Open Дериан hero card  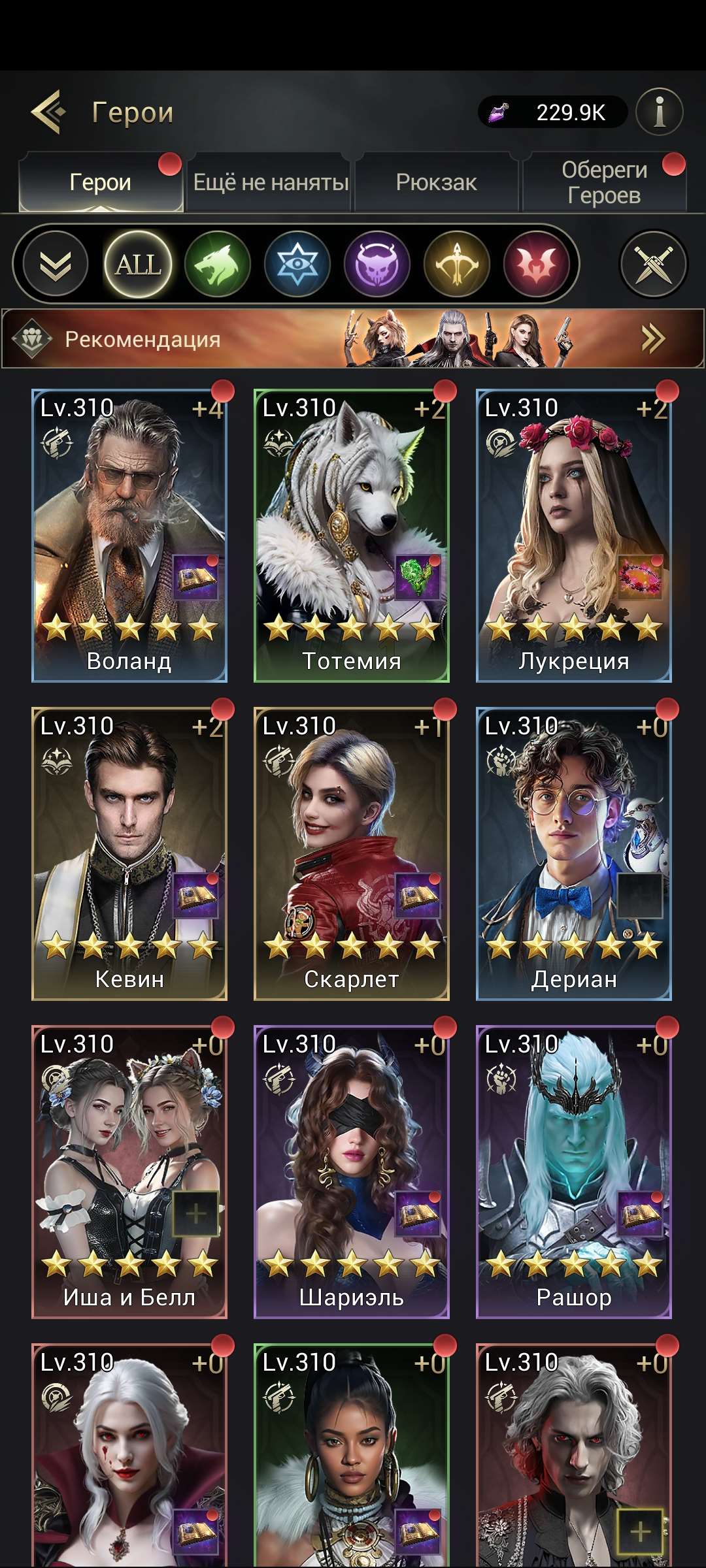574,853
